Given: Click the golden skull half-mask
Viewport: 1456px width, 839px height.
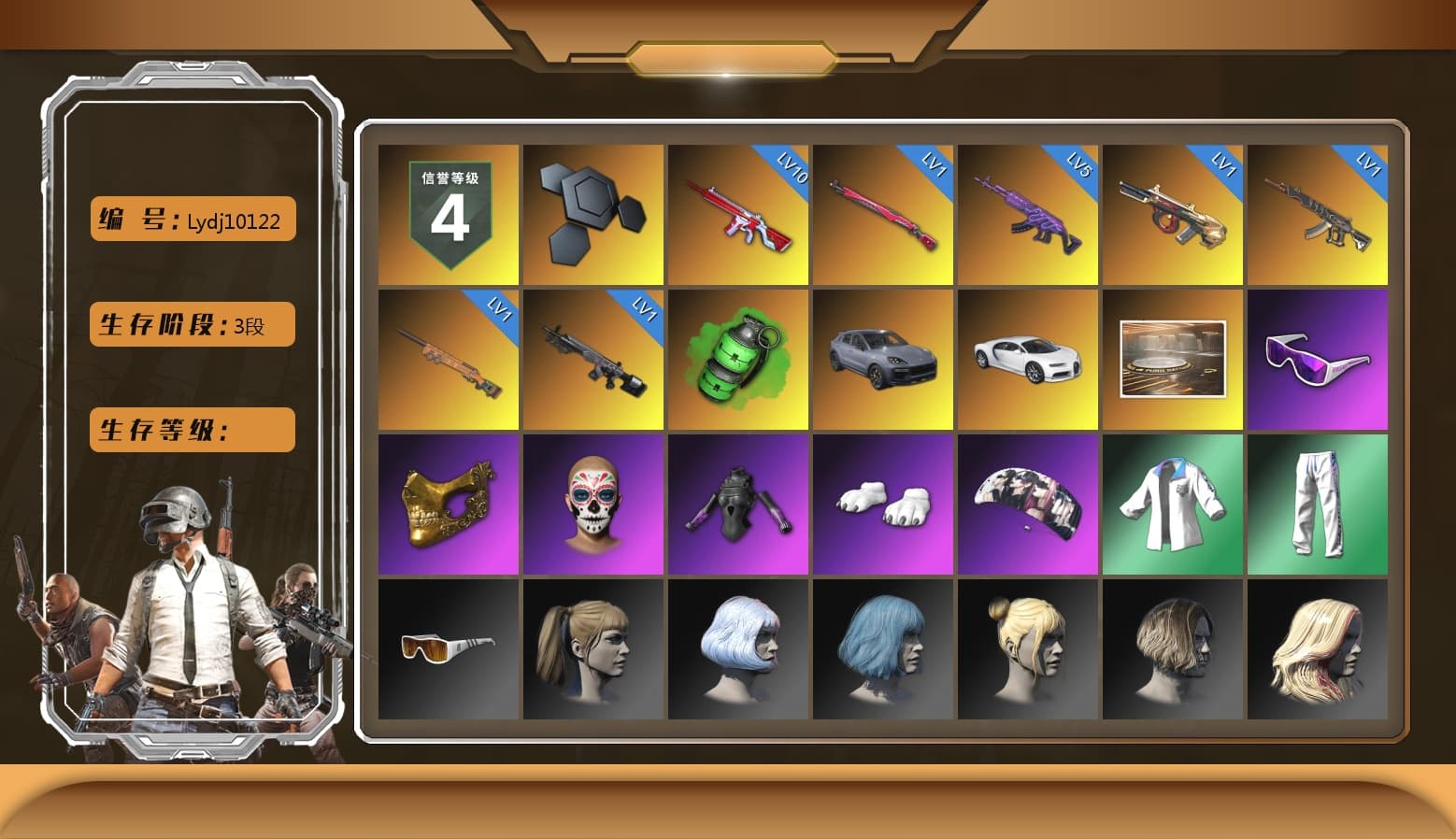Looking at the screenshot, I should [x=446, y=503].
